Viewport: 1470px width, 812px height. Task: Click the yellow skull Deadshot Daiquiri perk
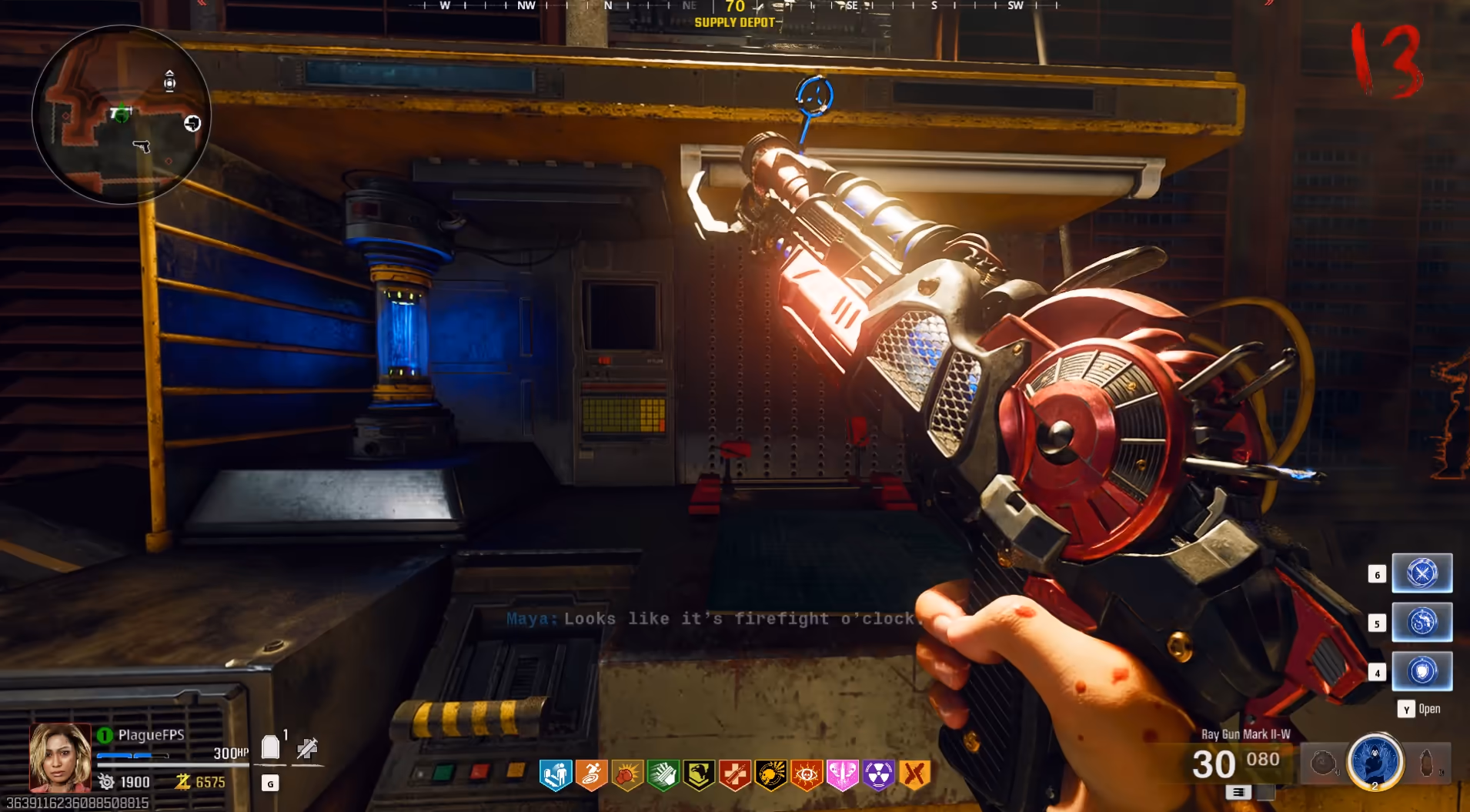tap(770, 775)
